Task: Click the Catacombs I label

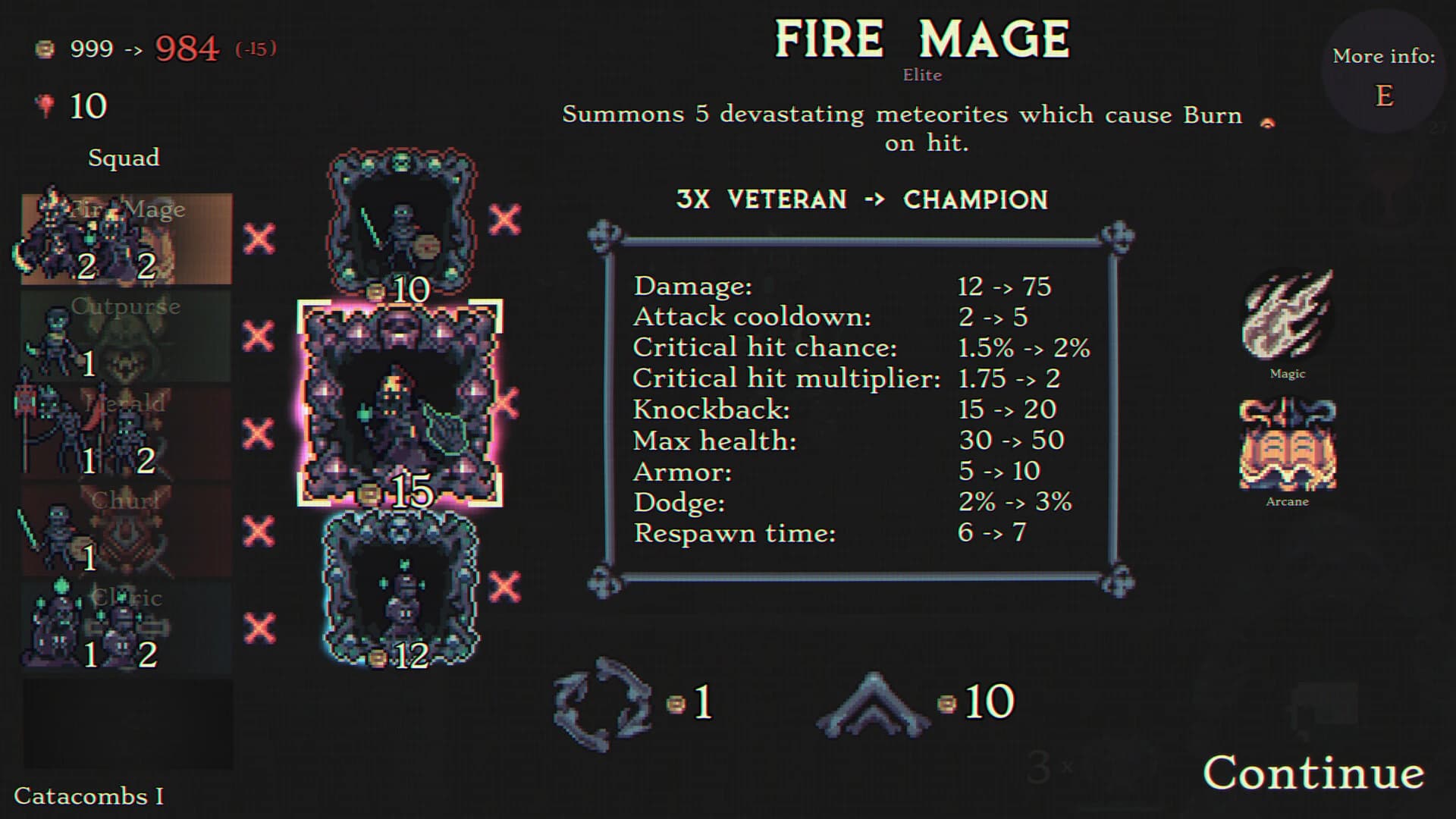Action: [89, 798]
